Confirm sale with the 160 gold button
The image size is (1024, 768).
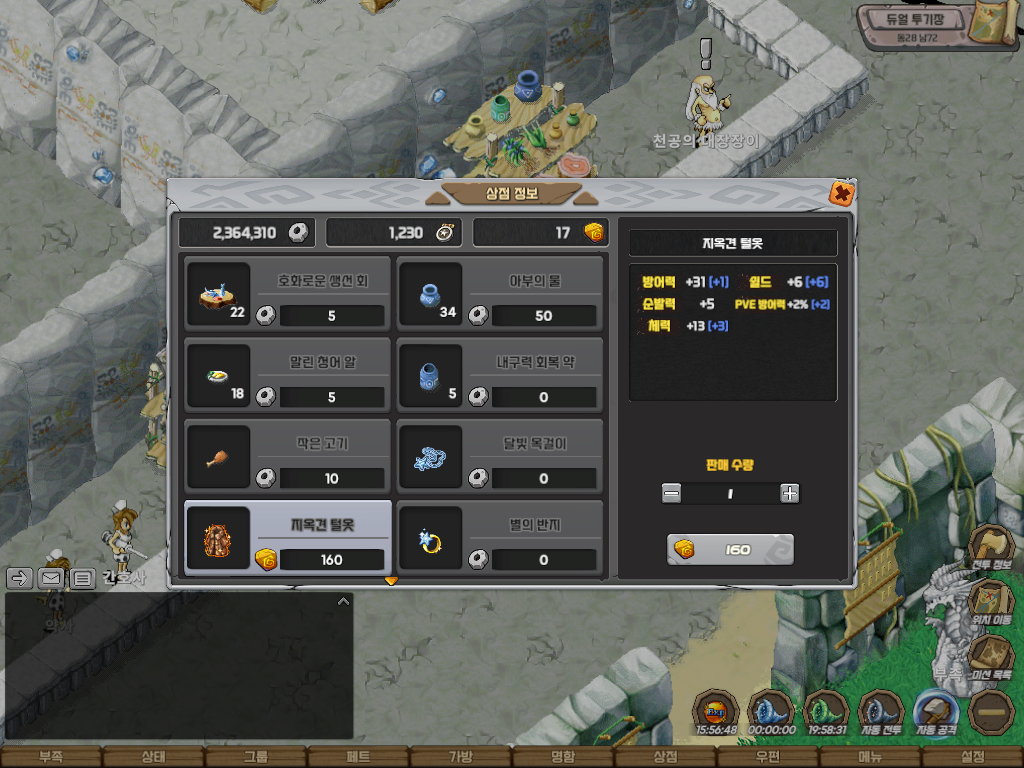pos(730,550)
